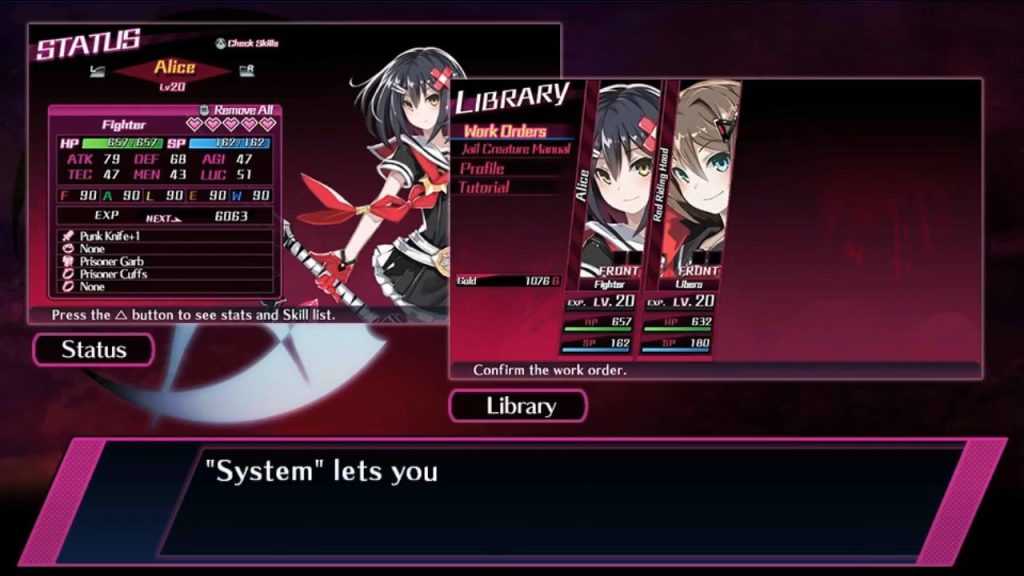Click the Library label button

coord(519,406)
